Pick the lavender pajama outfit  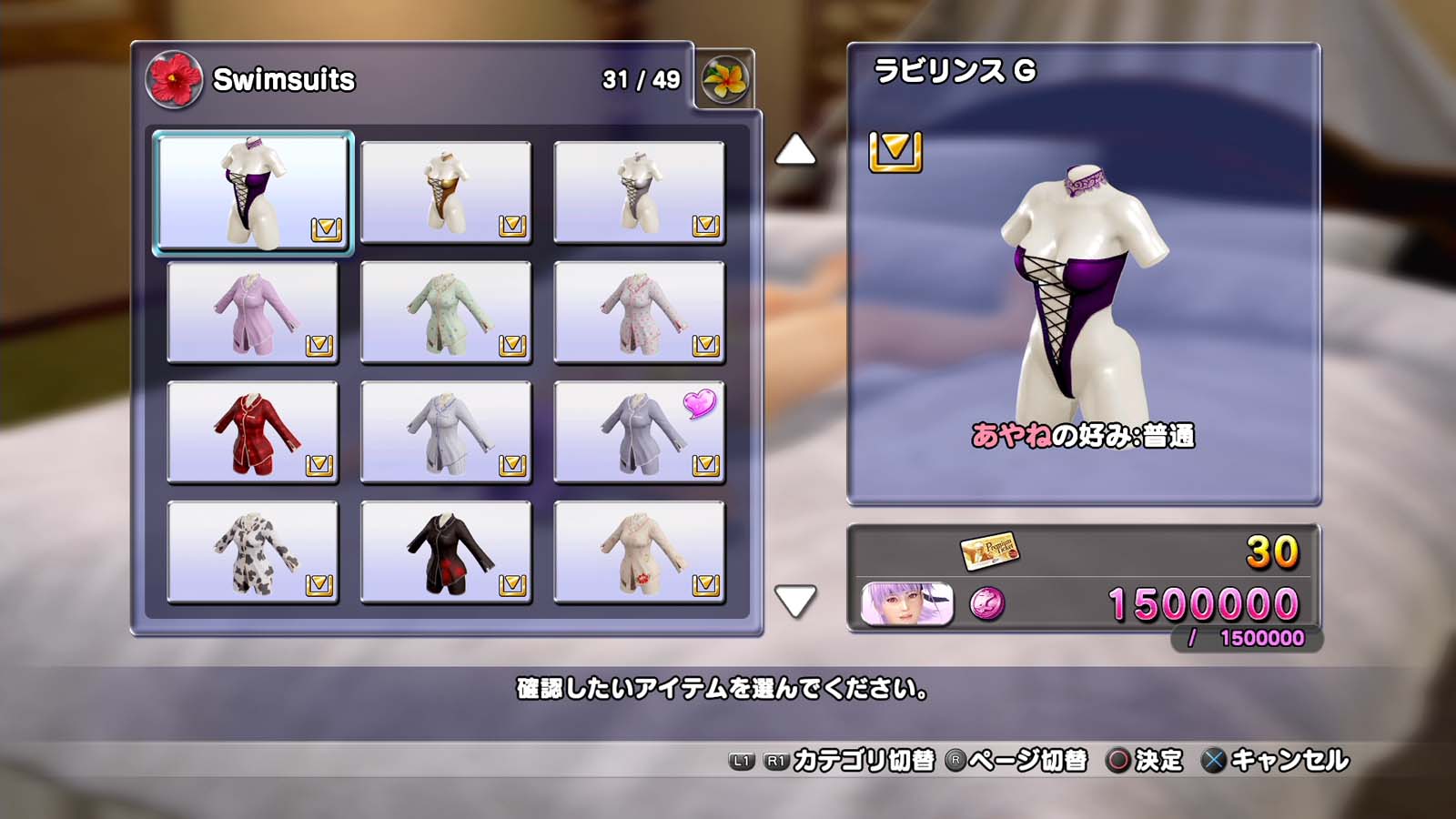pos(253,312)
